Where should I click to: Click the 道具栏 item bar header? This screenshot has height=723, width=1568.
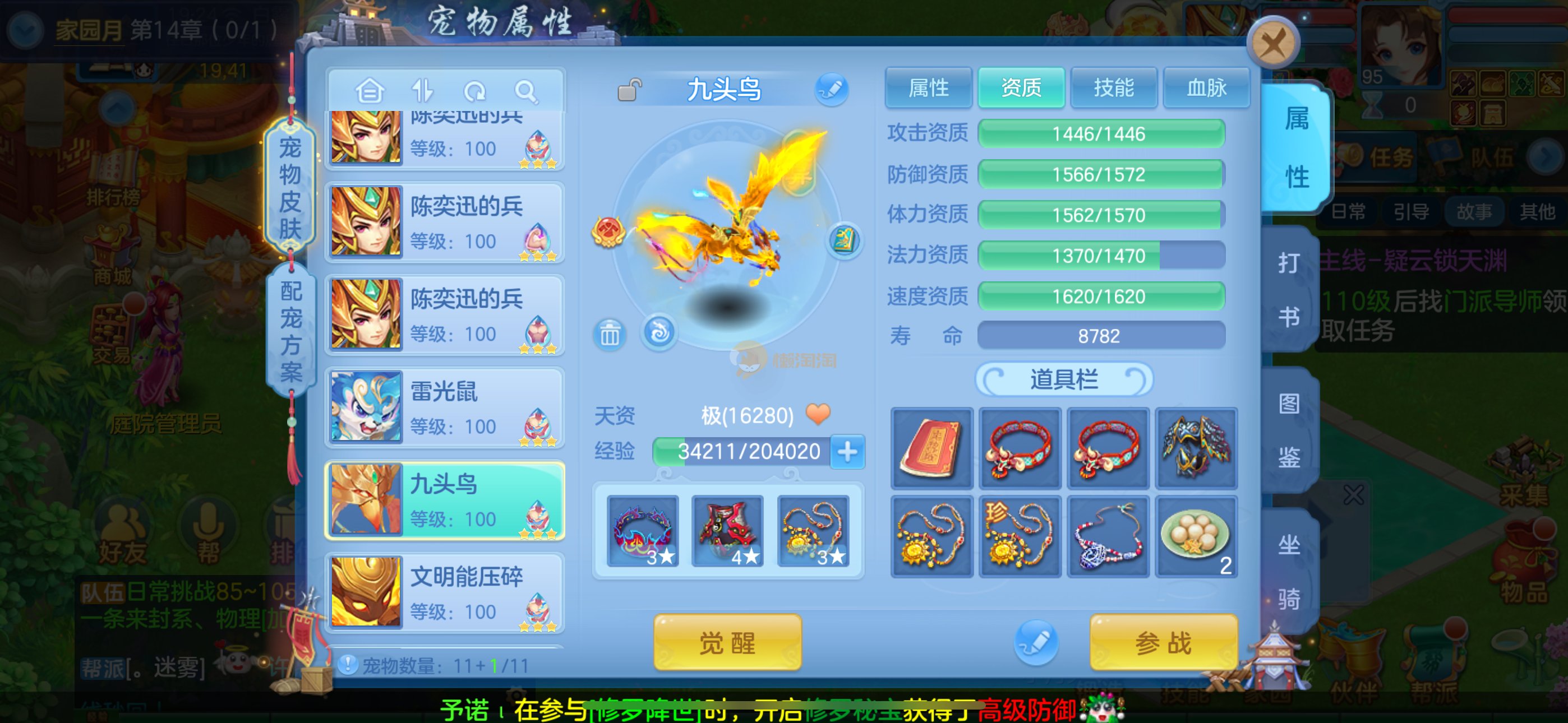pos(1063,380)
